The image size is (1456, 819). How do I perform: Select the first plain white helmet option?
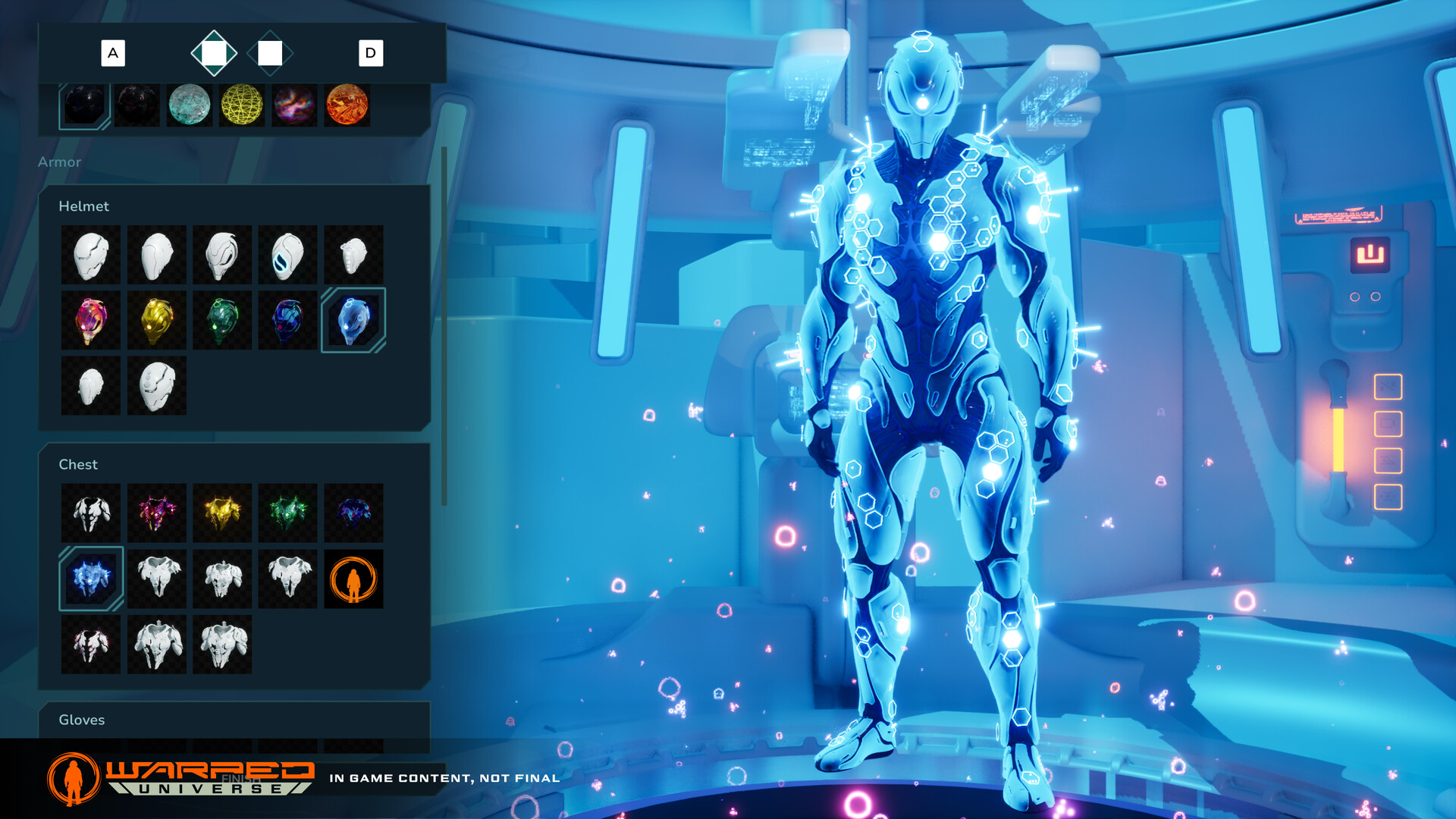[x=90, y=254]
